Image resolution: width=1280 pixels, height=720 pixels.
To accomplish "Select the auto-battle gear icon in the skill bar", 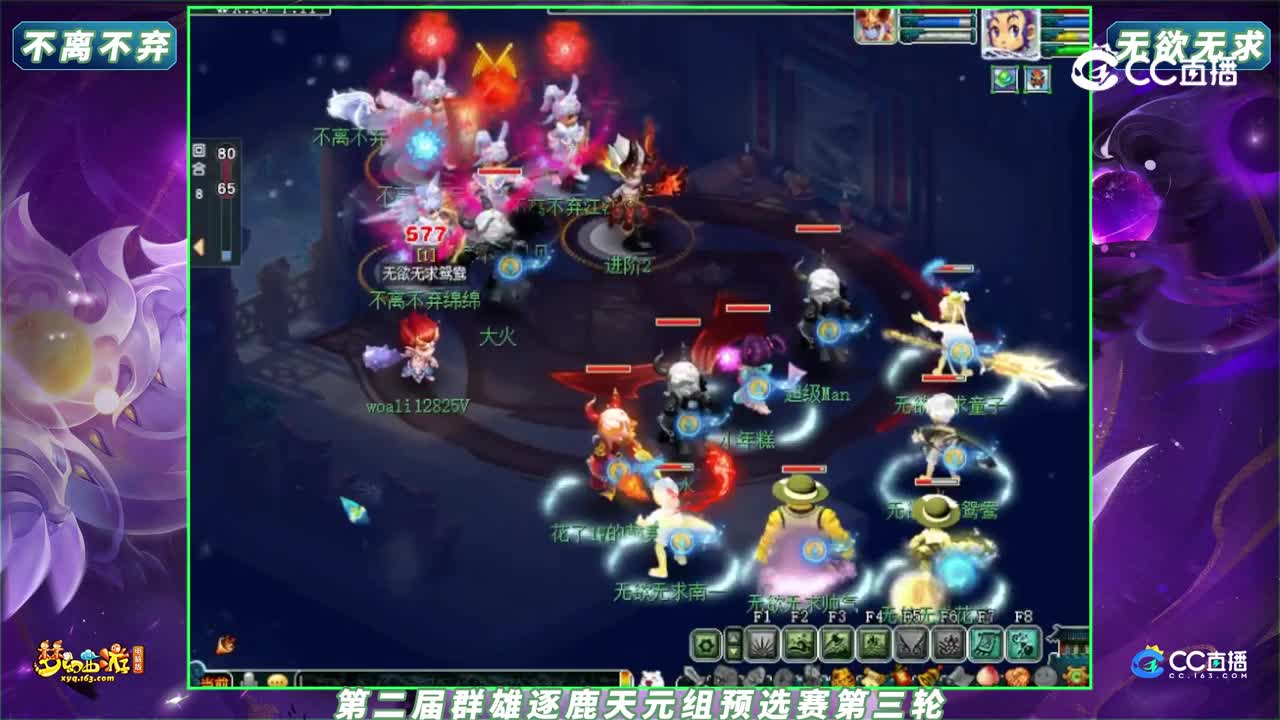I will click(x=706, y=644).
